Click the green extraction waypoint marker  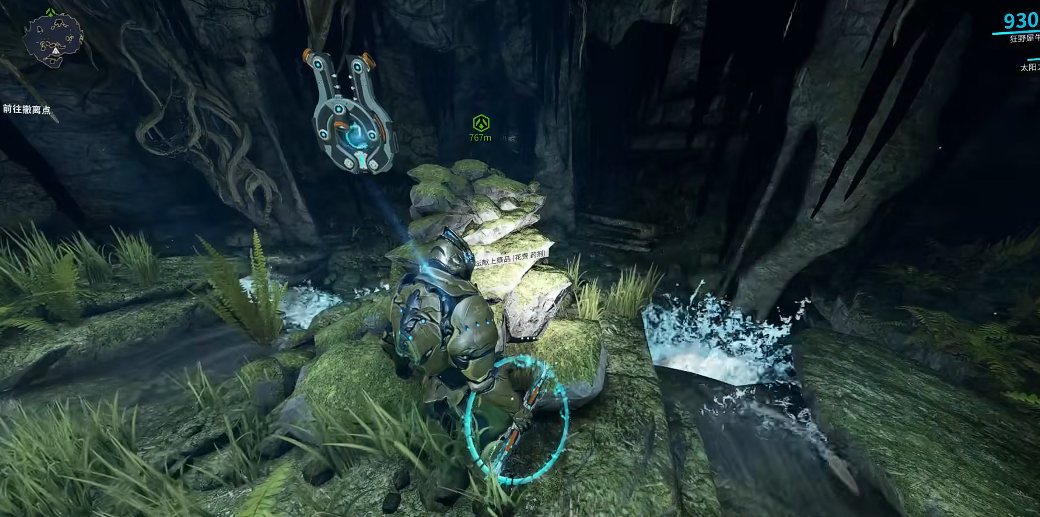[x=481, y=124]
